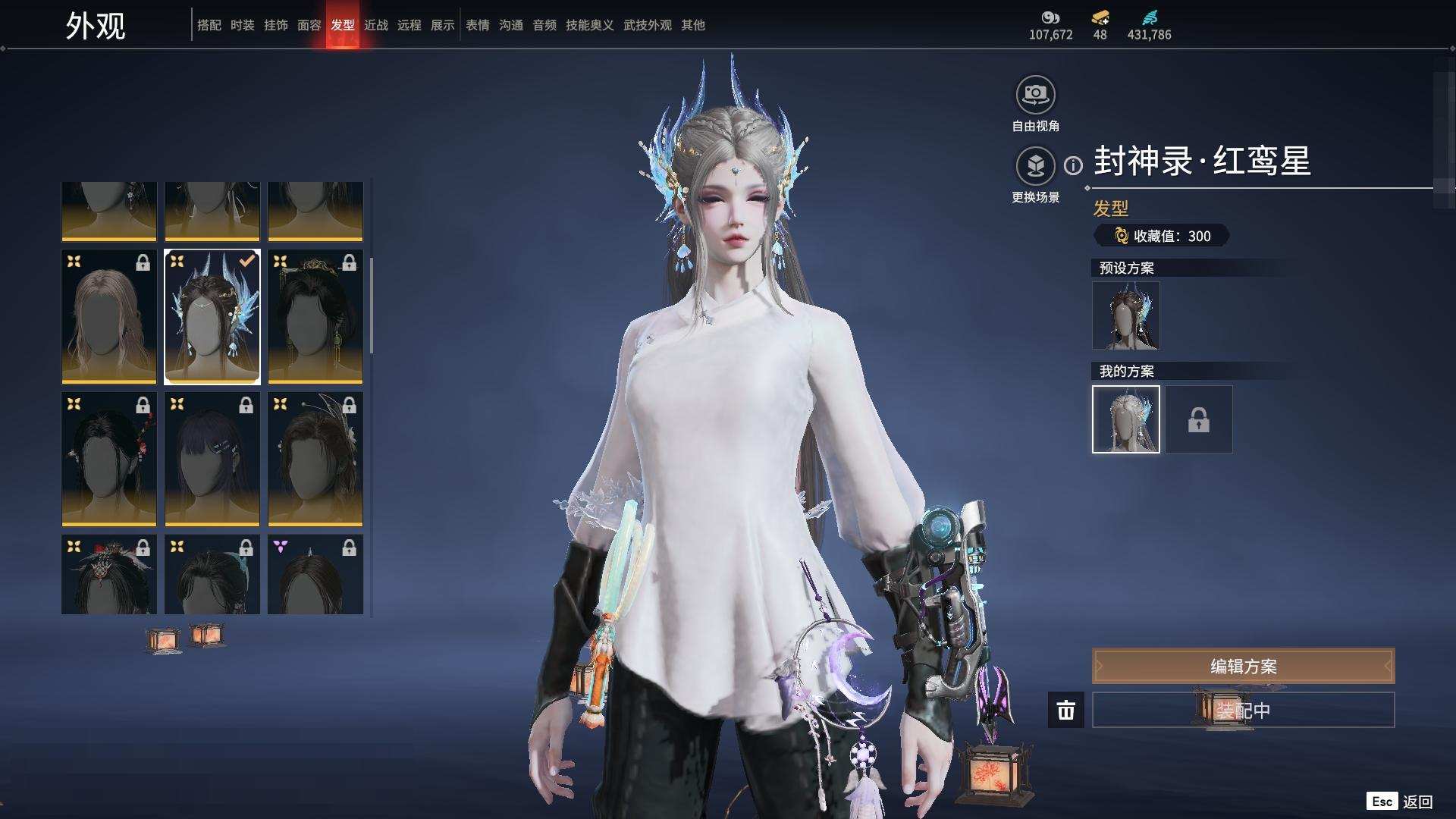Open the 技能奥义 tab

(x=589, y=25)
